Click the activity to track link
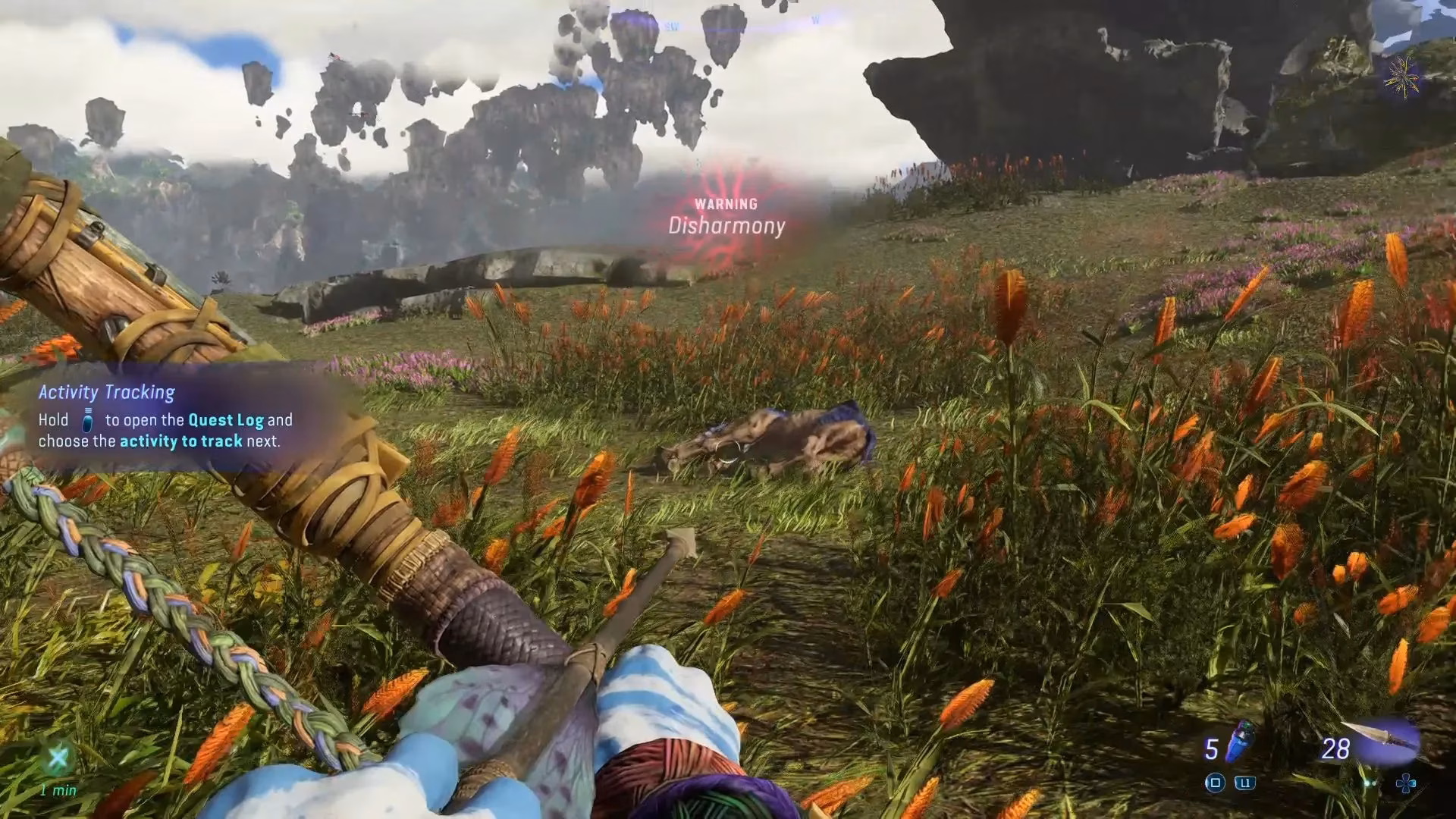 click(x=182, y=441)
